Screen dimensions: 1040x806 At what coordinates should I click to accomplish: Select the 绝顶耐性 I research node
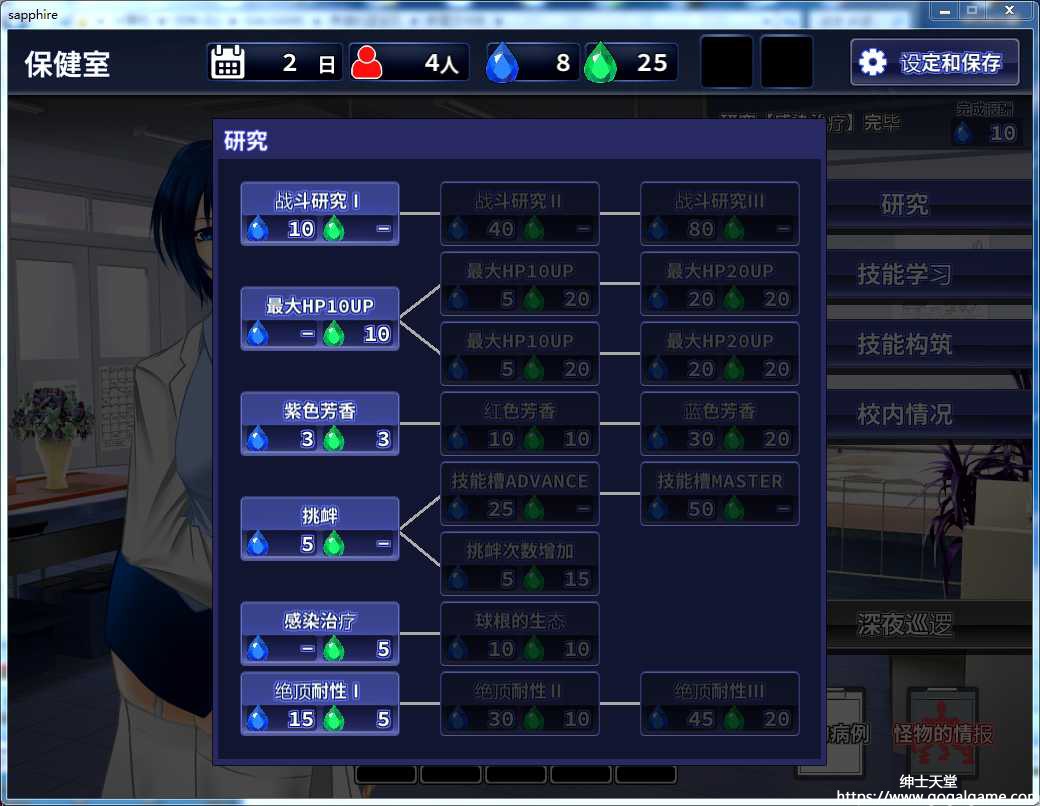point(320,704)
